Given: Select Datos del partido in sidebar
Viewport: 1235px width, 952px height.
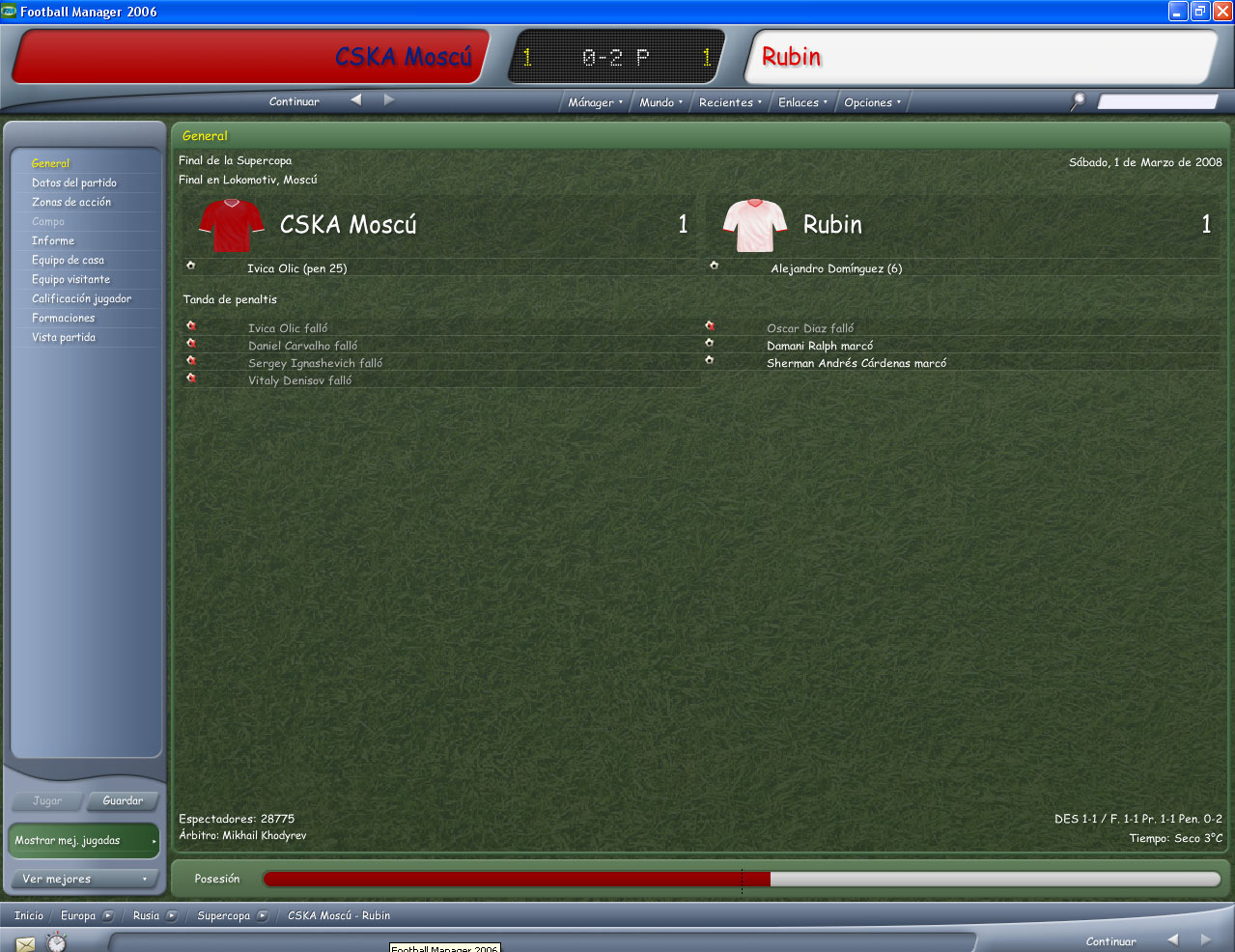Looking at the screenshot, I should point(74,182).
